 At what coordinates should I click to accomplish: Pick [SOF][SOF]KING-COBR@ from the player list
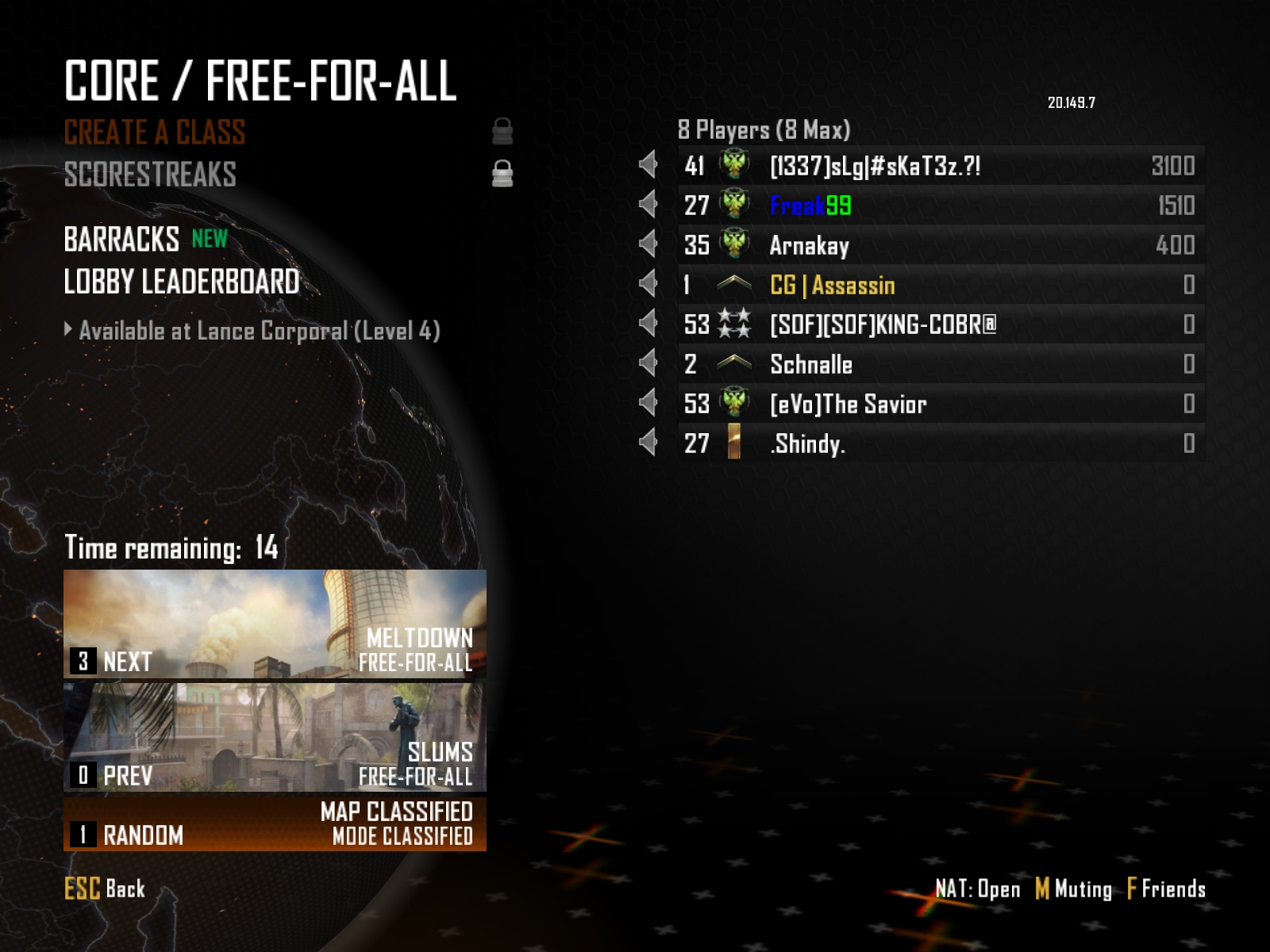941,324
